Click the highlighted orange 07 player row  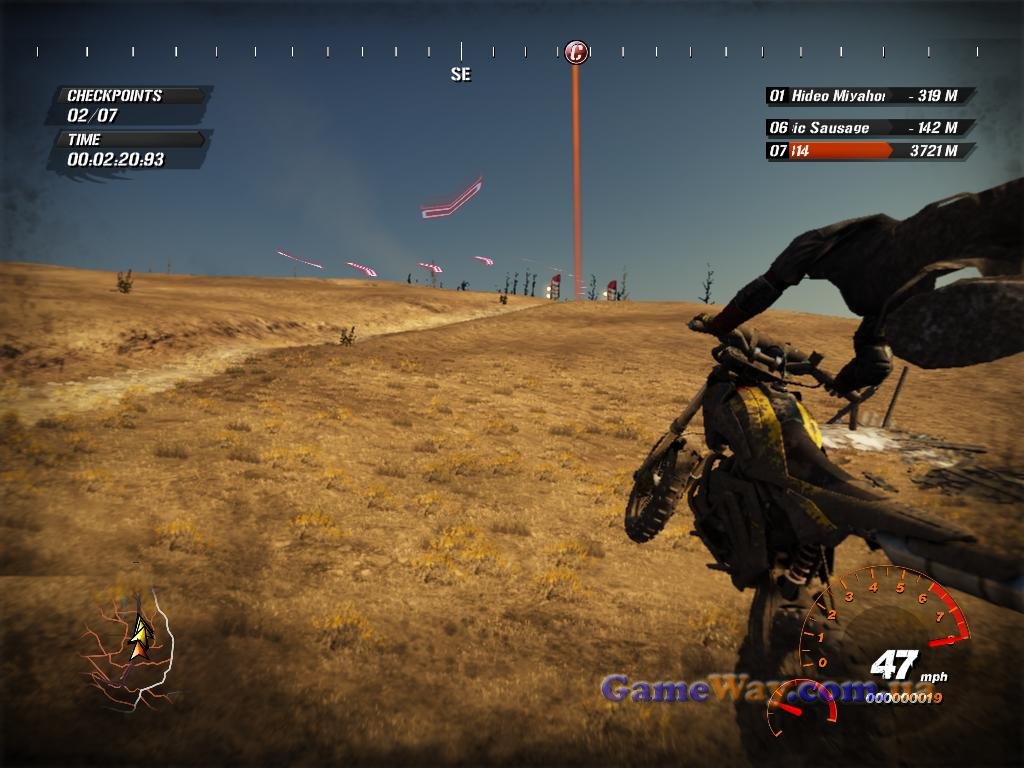[868, 151]
